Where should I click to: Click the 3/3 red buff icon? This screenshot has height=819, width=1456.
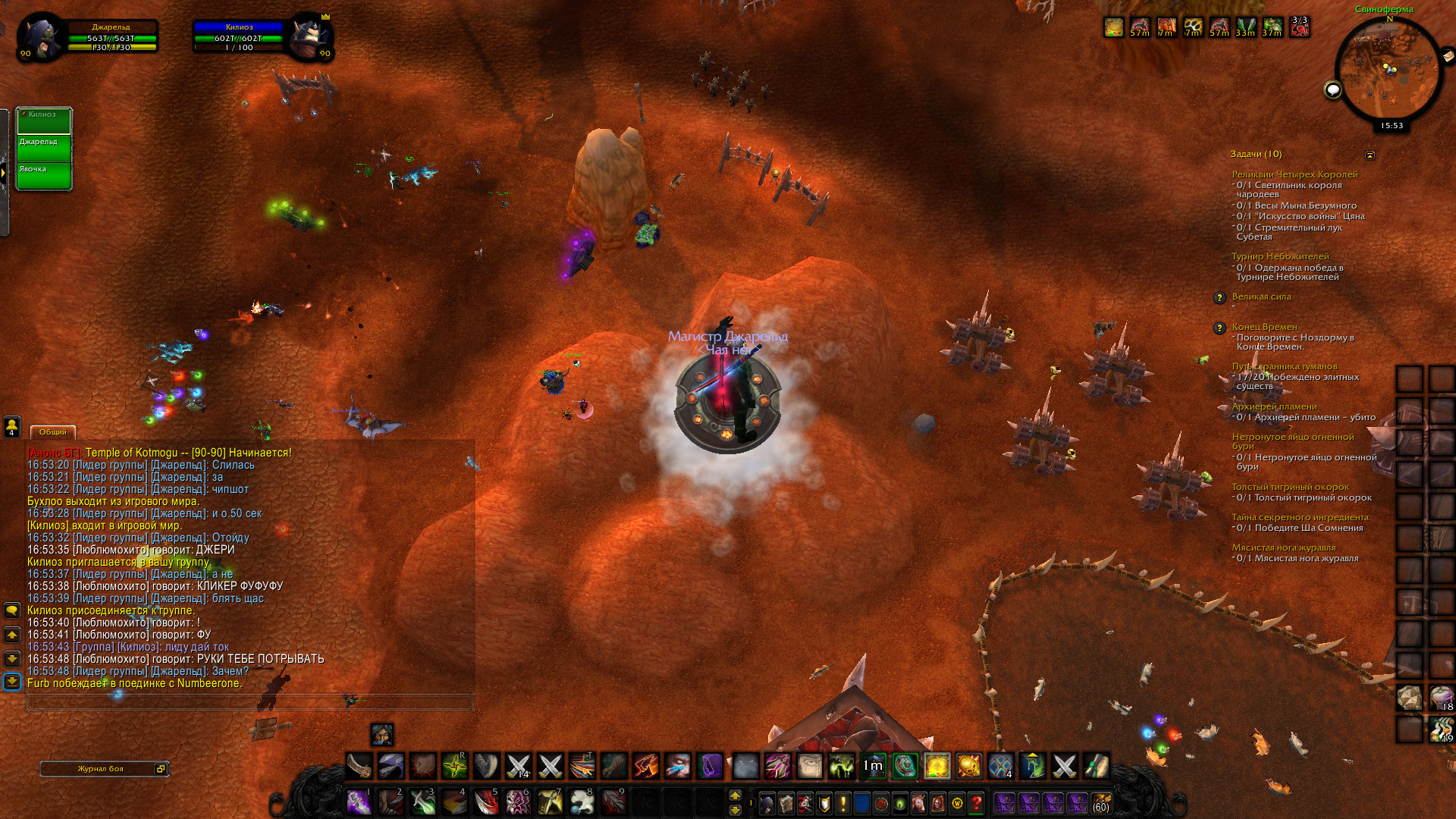[x=1300, y=27]
